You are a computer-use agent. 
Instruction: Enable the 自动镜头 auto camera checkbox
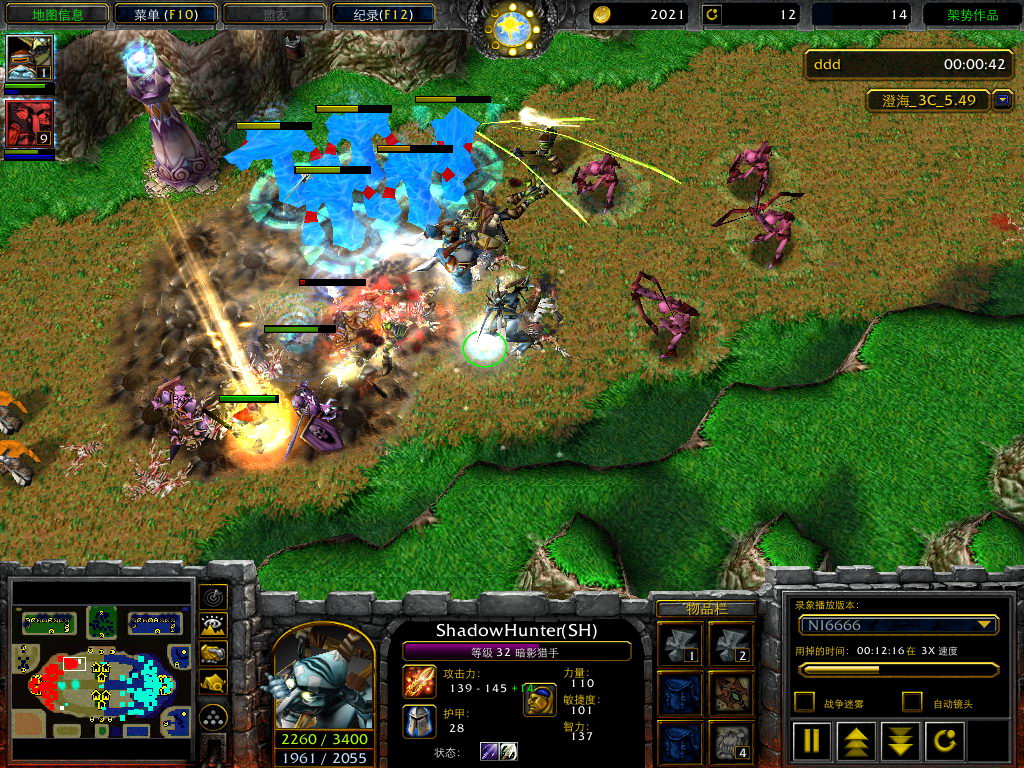912,702
